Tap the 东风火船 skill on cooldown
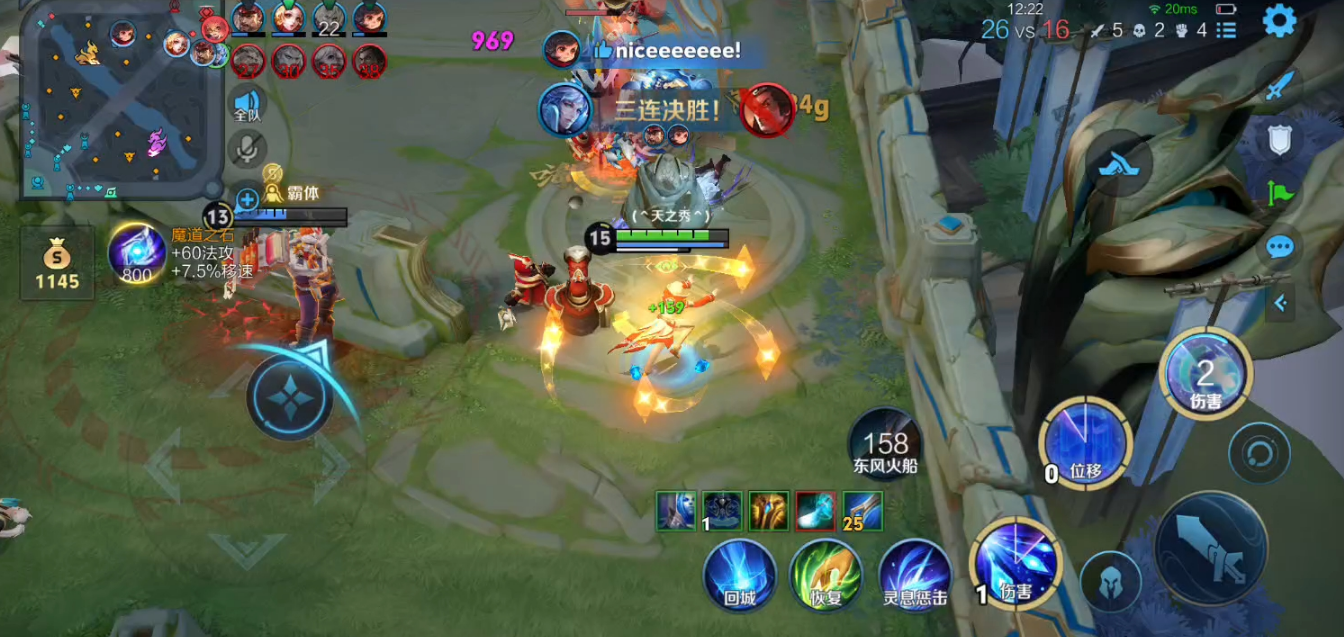1344x637 pixels. pyautogui.click(x=885, y=443)
